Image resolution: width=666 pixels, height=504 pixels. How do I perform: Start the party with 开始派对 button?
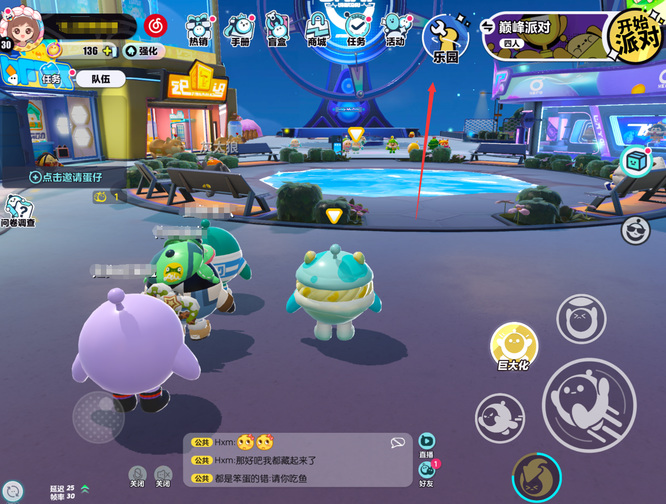[636, 36]
